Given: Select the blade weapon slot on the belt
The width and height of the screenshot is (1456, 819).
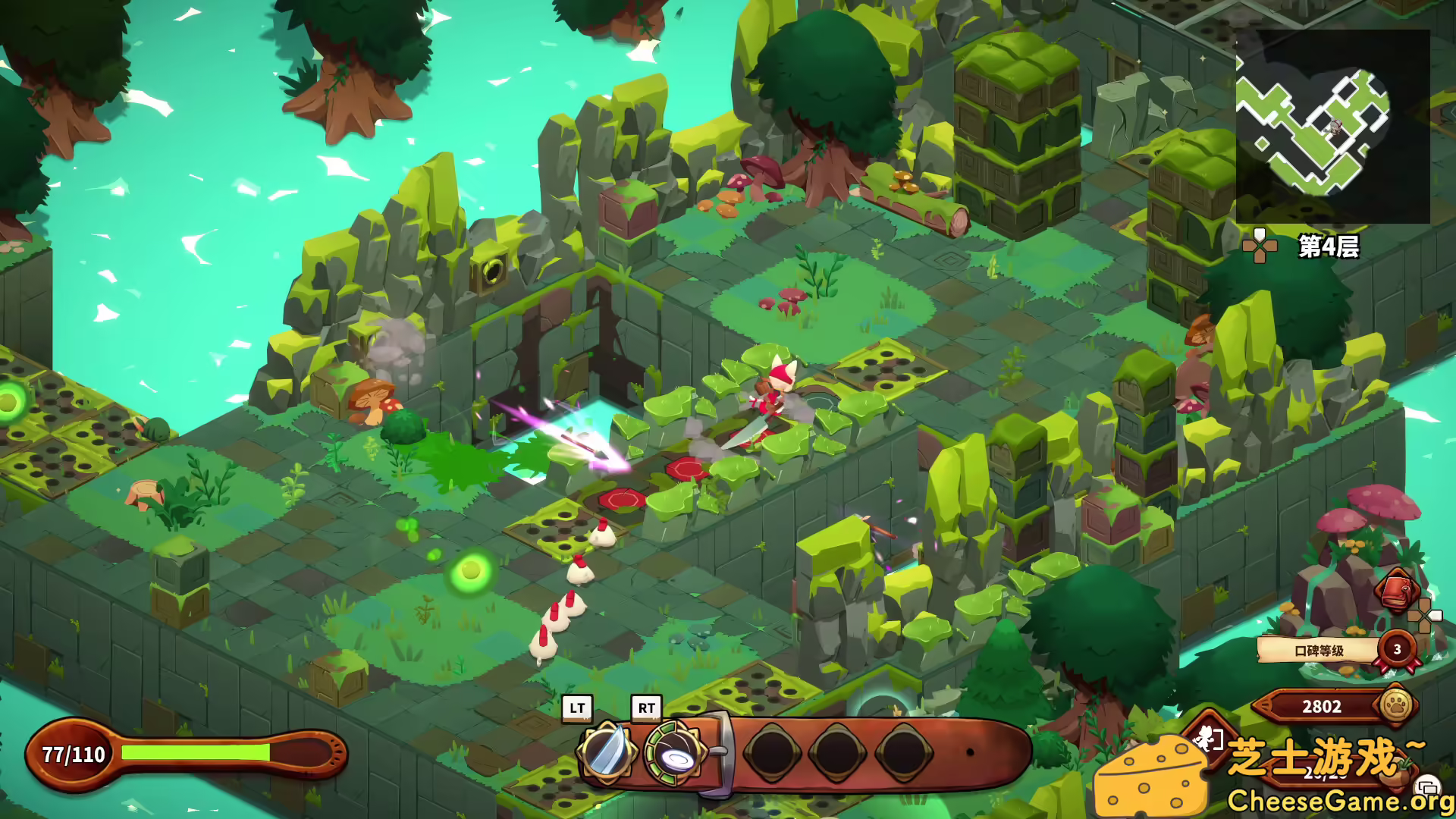Looking at the screenshot, I should click(607, 752).
